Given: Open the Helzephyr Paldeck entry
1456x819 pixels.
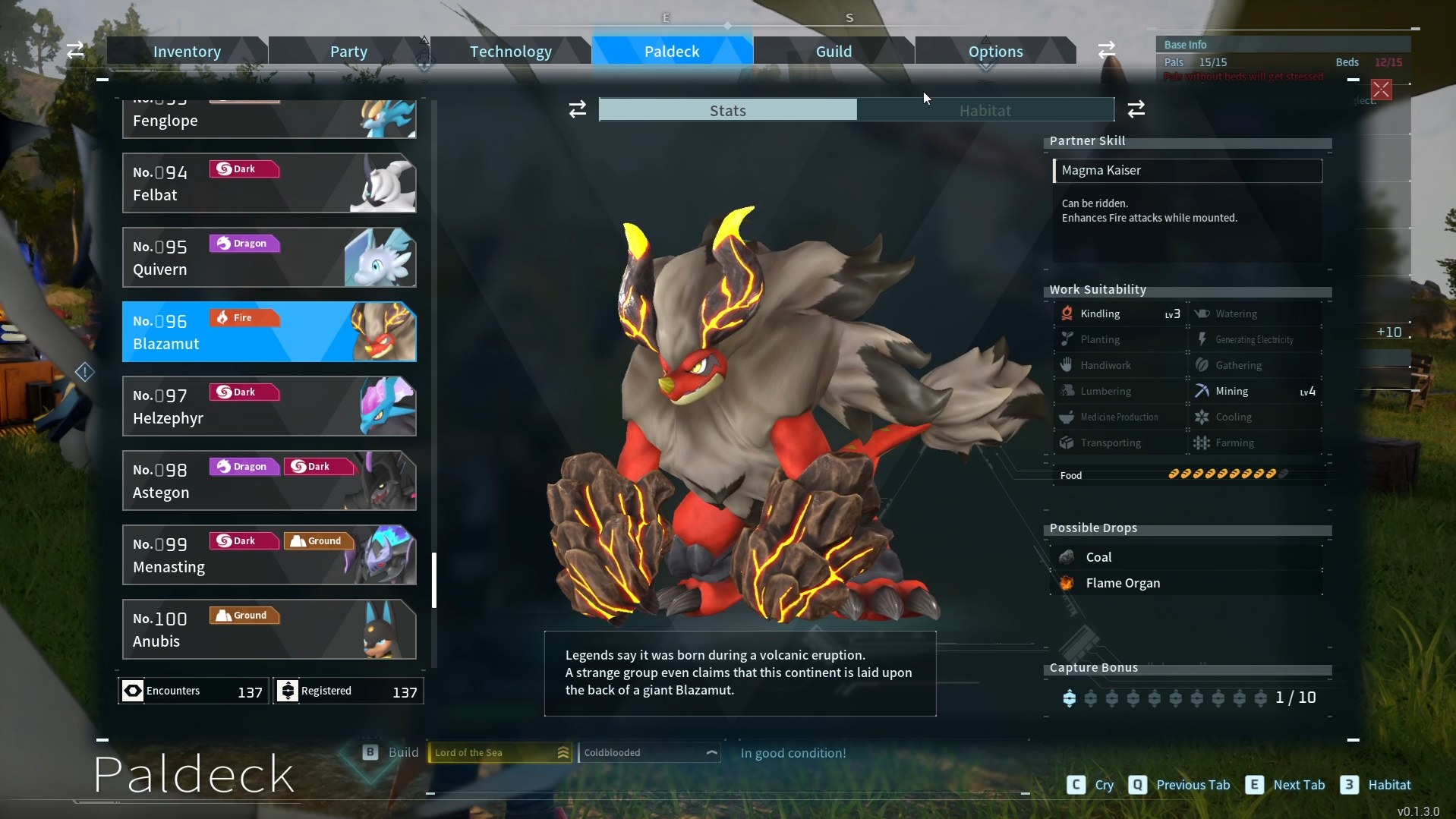Looking at the screenshot, I should (x=269, y=407).
